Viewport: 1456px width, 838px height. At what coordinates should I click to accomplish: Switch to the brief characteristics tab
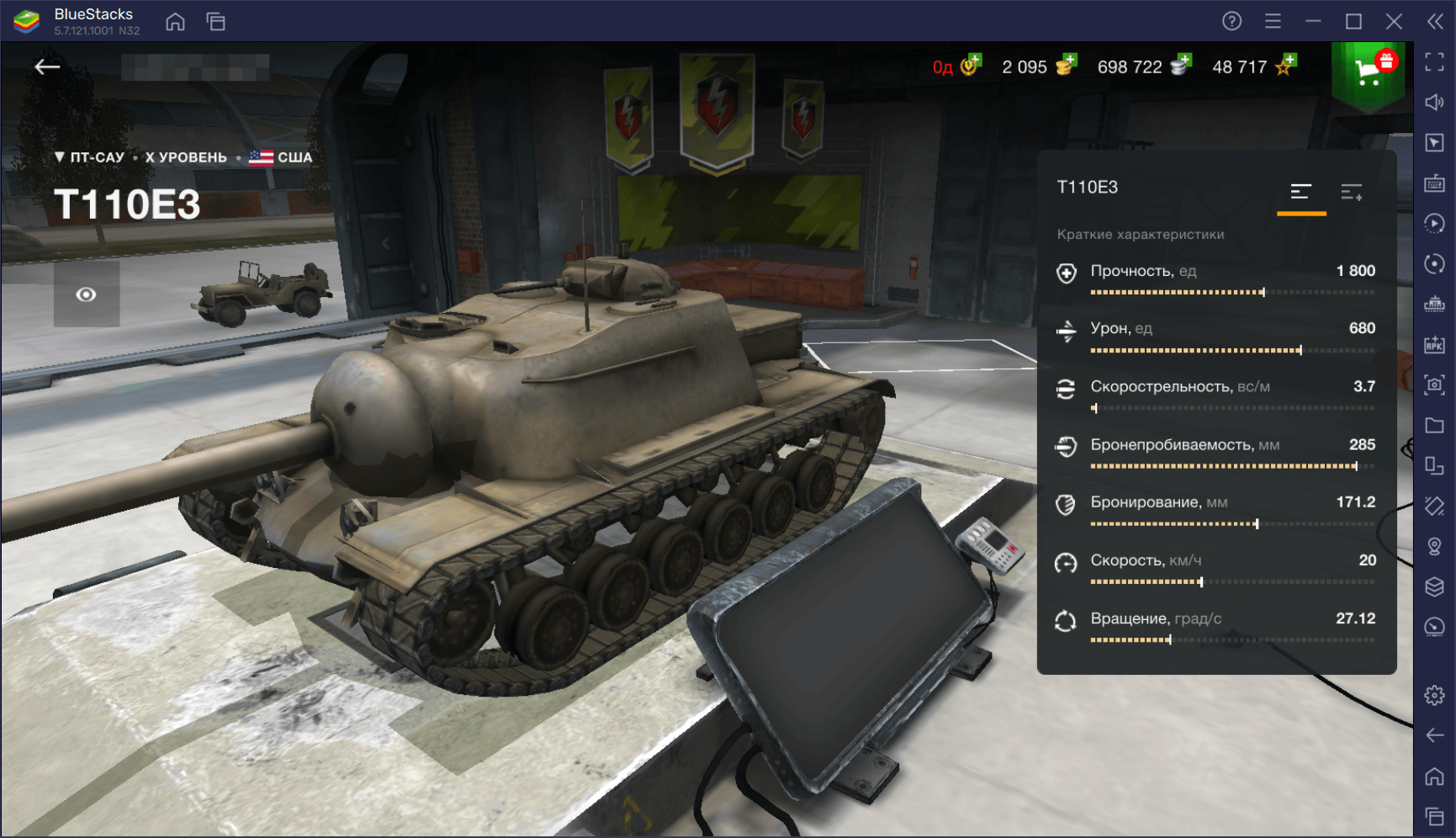pos(1300,193)
